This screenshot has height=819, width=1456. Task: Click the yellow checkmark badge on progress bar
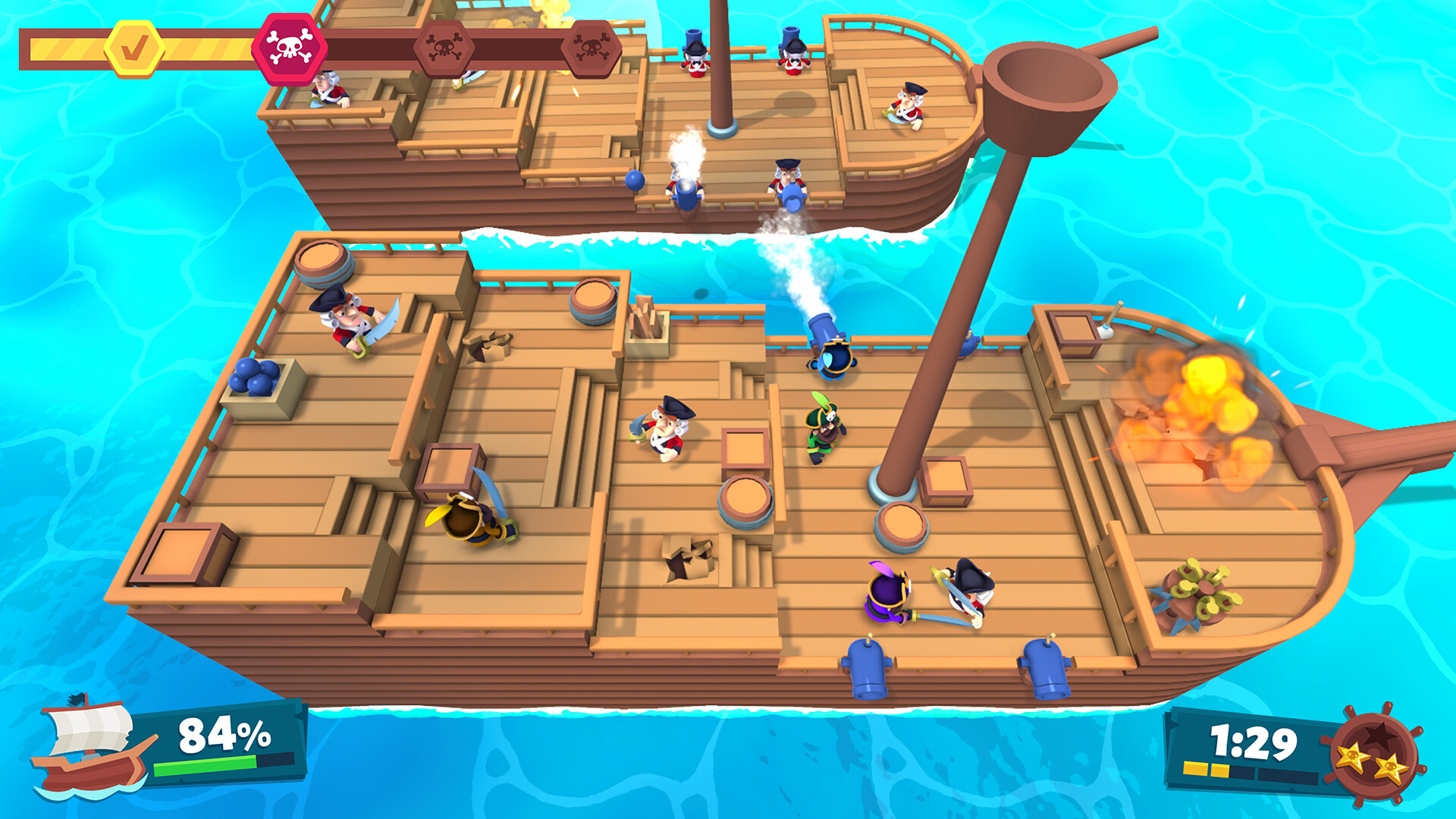[133, 47]
